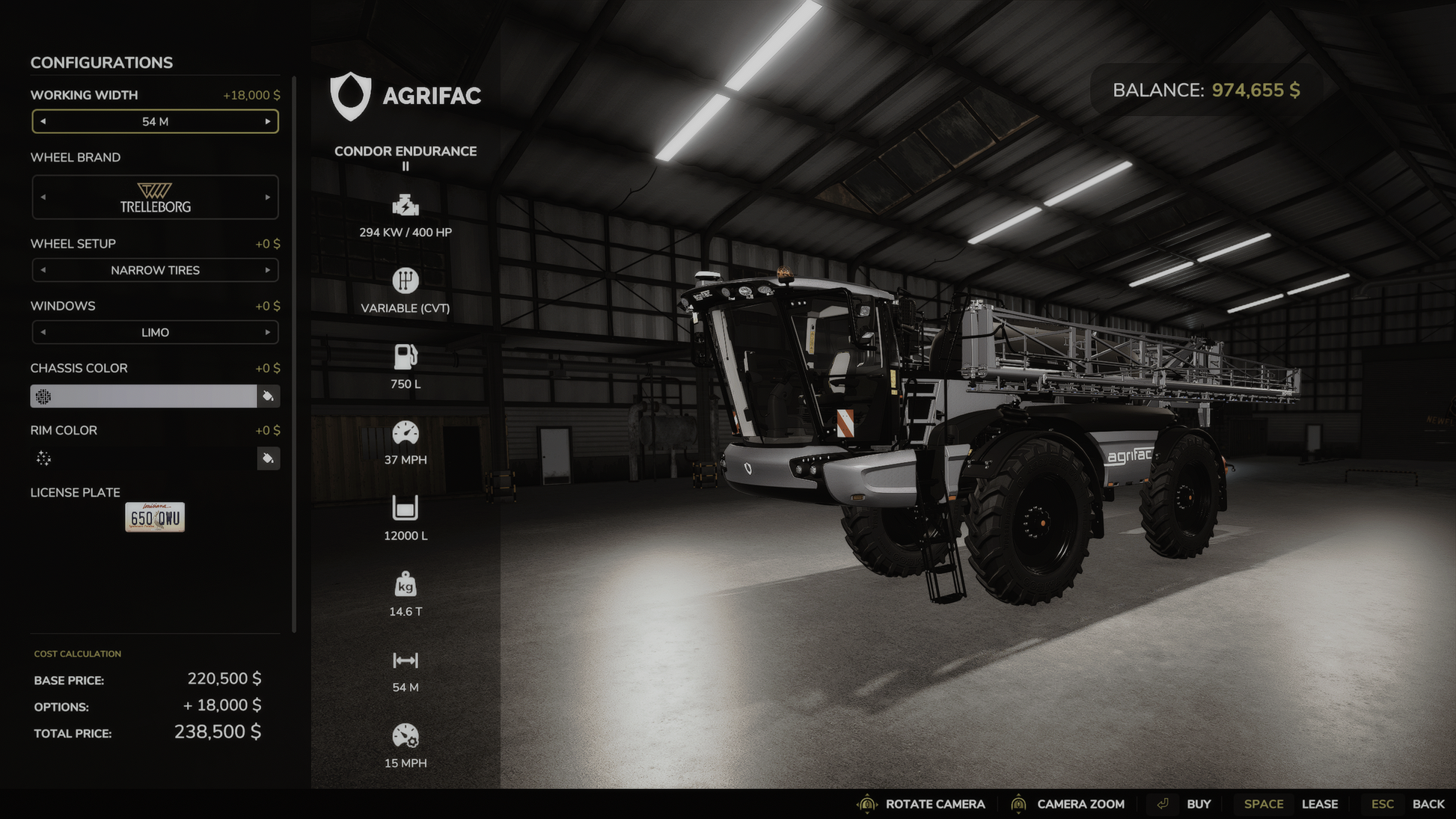Image resolution: width=1456 pixels, height=819 pixels.
Task: Go to previous wheel setup option
Action: 43,270
